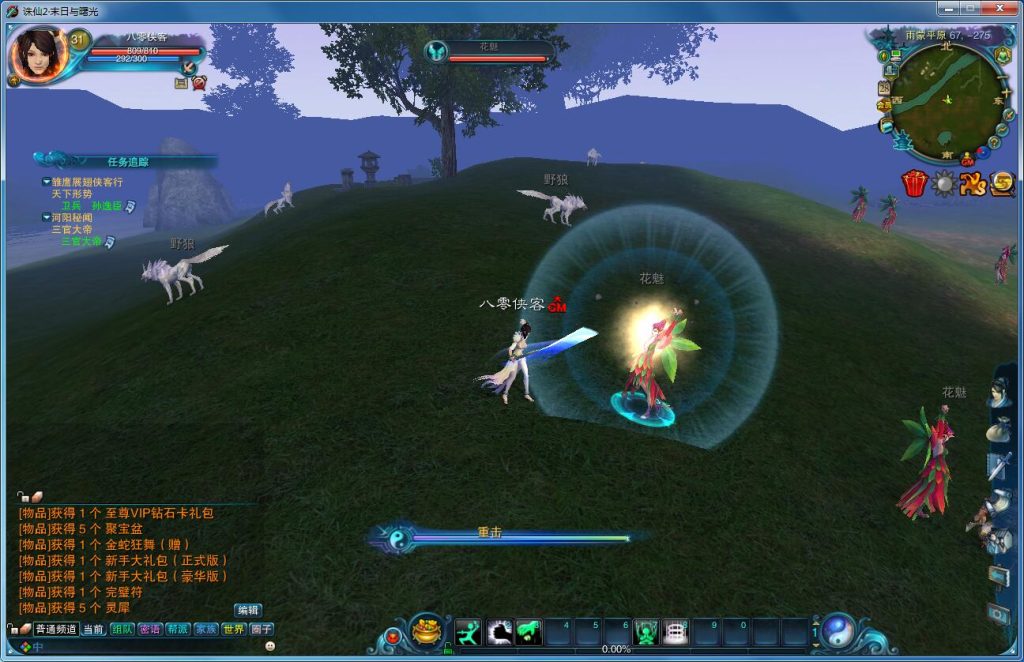Open the red gift box icon
This screenshot has width=1024, height=662.
pos(914,183)
